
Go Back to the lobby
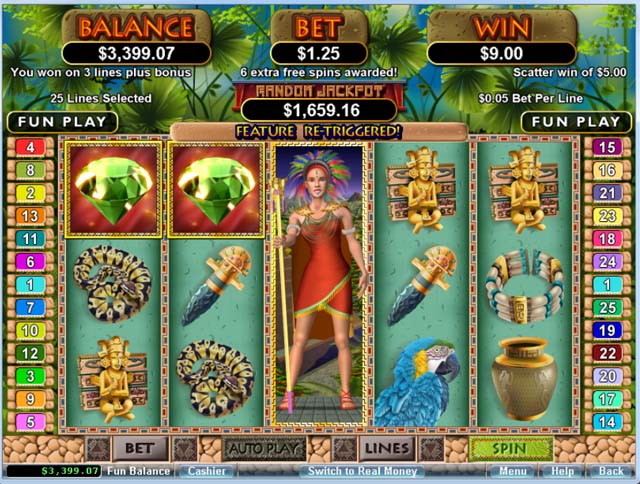[x=609, y=471]
